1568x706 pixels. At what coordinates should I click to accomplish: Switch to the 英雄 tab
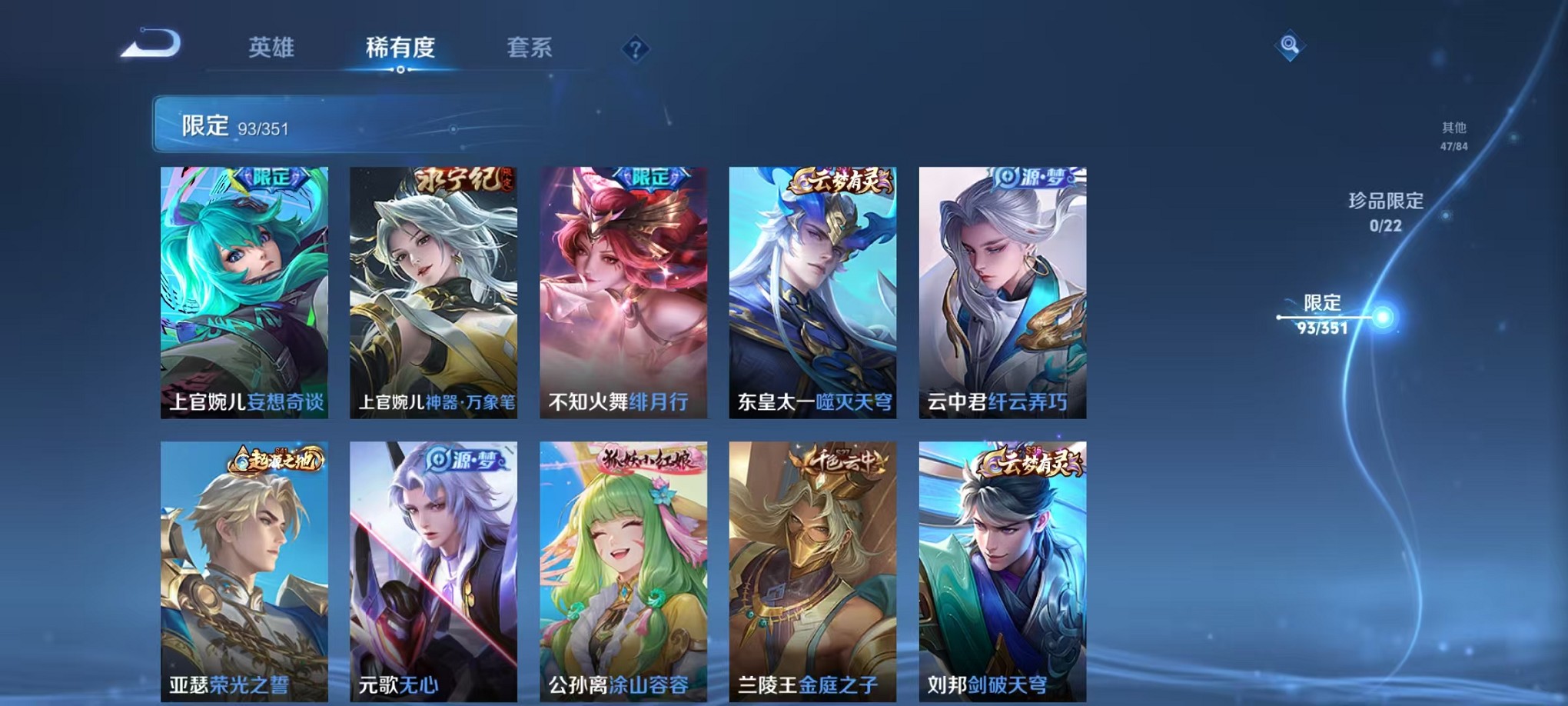click(274, 48)
